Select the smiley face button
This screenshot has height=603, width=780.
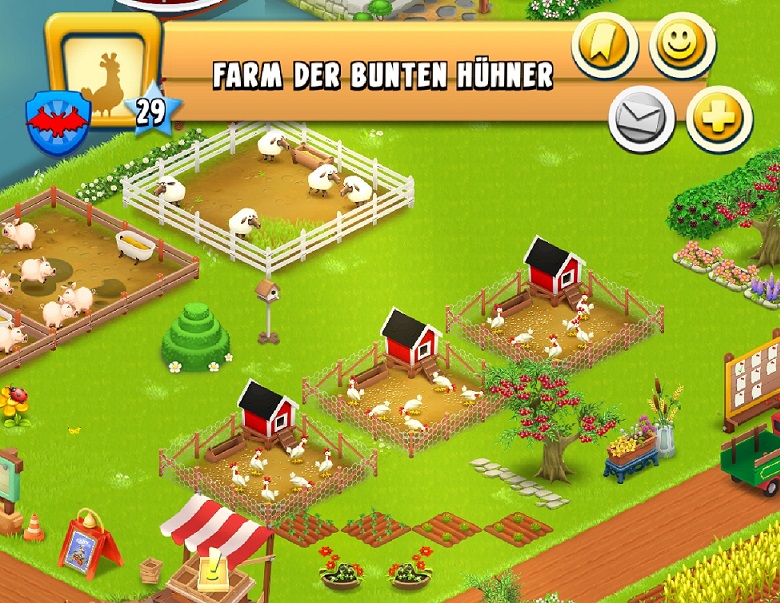683,45
